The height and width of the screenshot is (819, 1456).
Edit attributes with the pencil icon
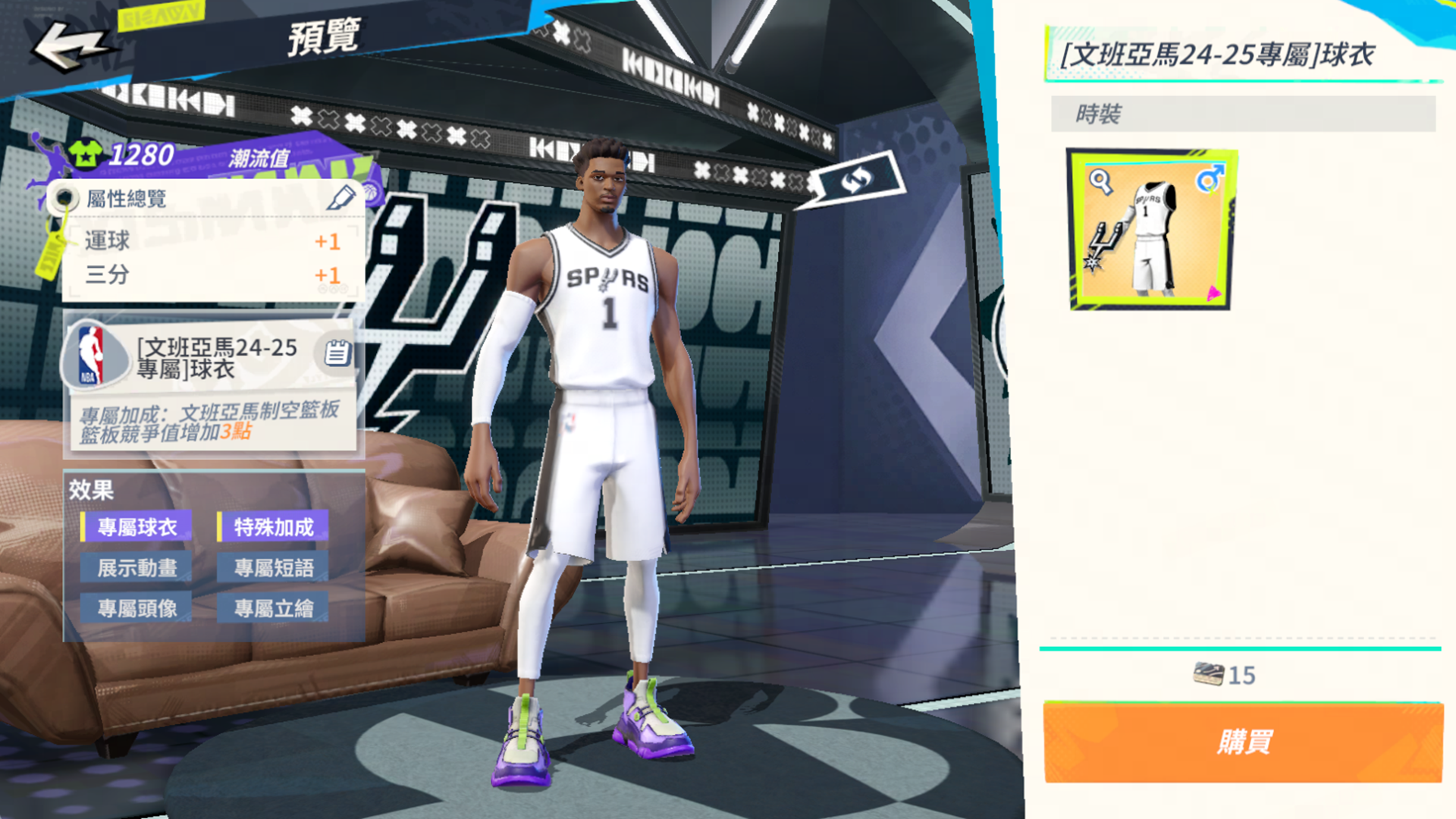[x=340, y=198]
